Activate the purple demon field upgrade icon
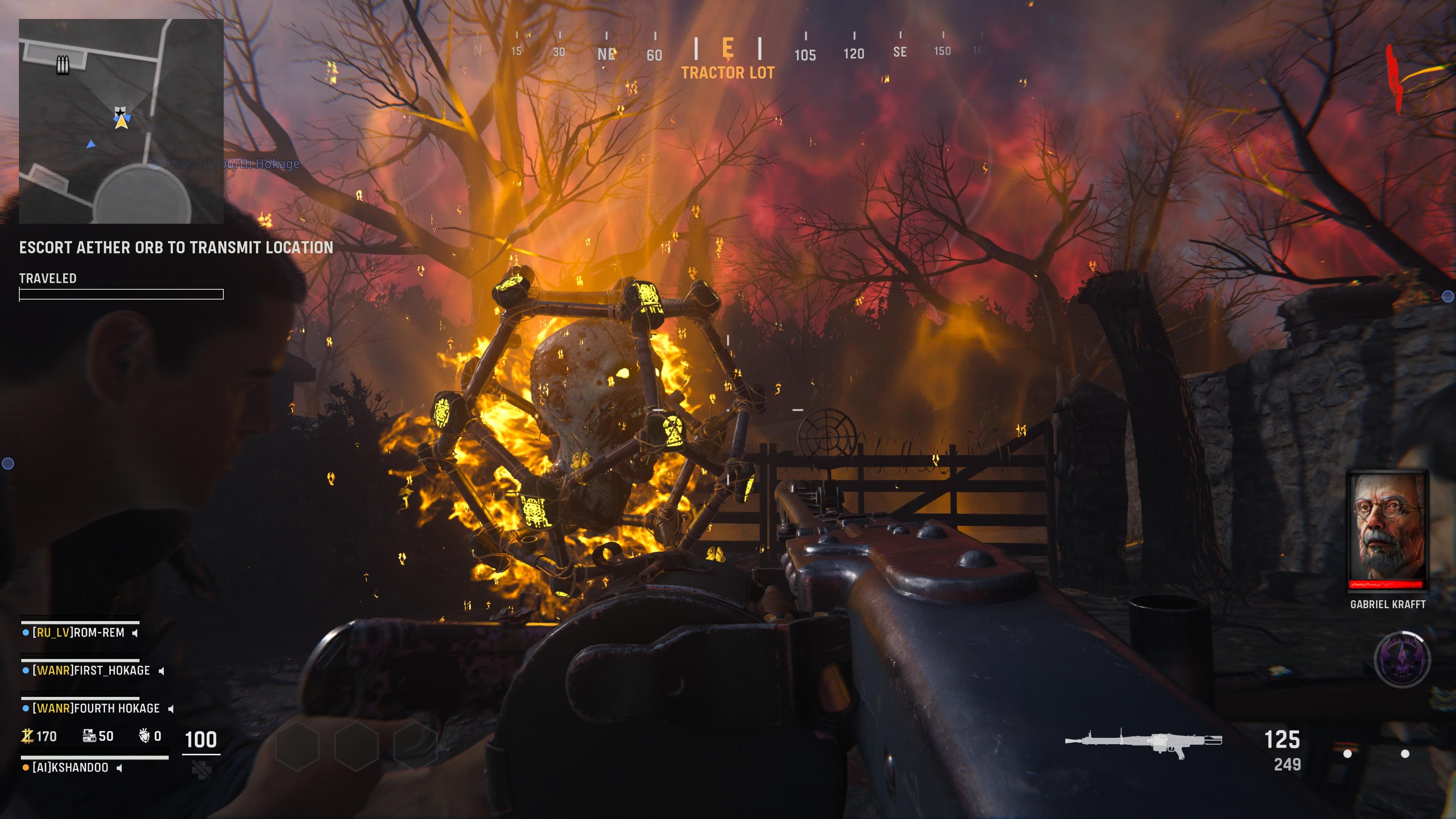 (x=1402, y=659)
